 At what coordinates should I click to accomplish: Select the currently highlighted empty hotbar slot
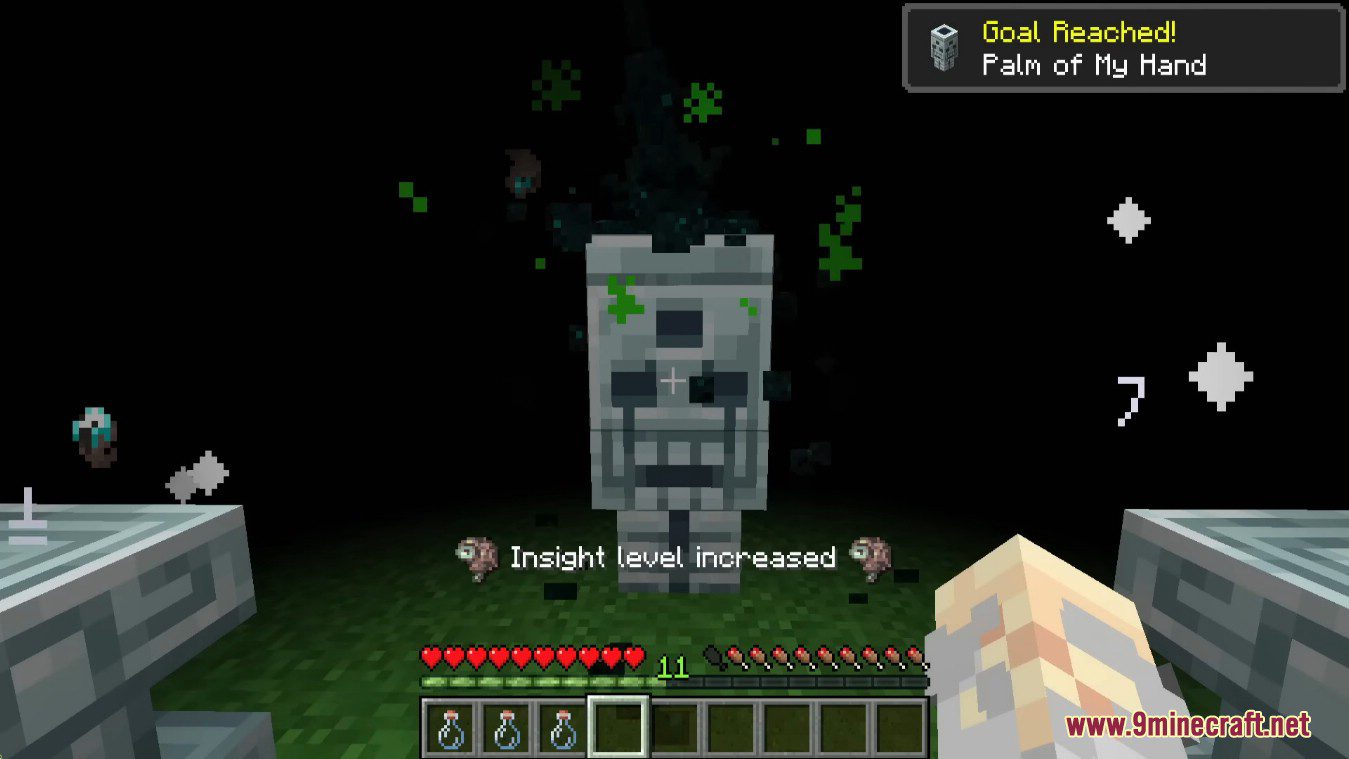pyautogui.click(x=617, y=729)
